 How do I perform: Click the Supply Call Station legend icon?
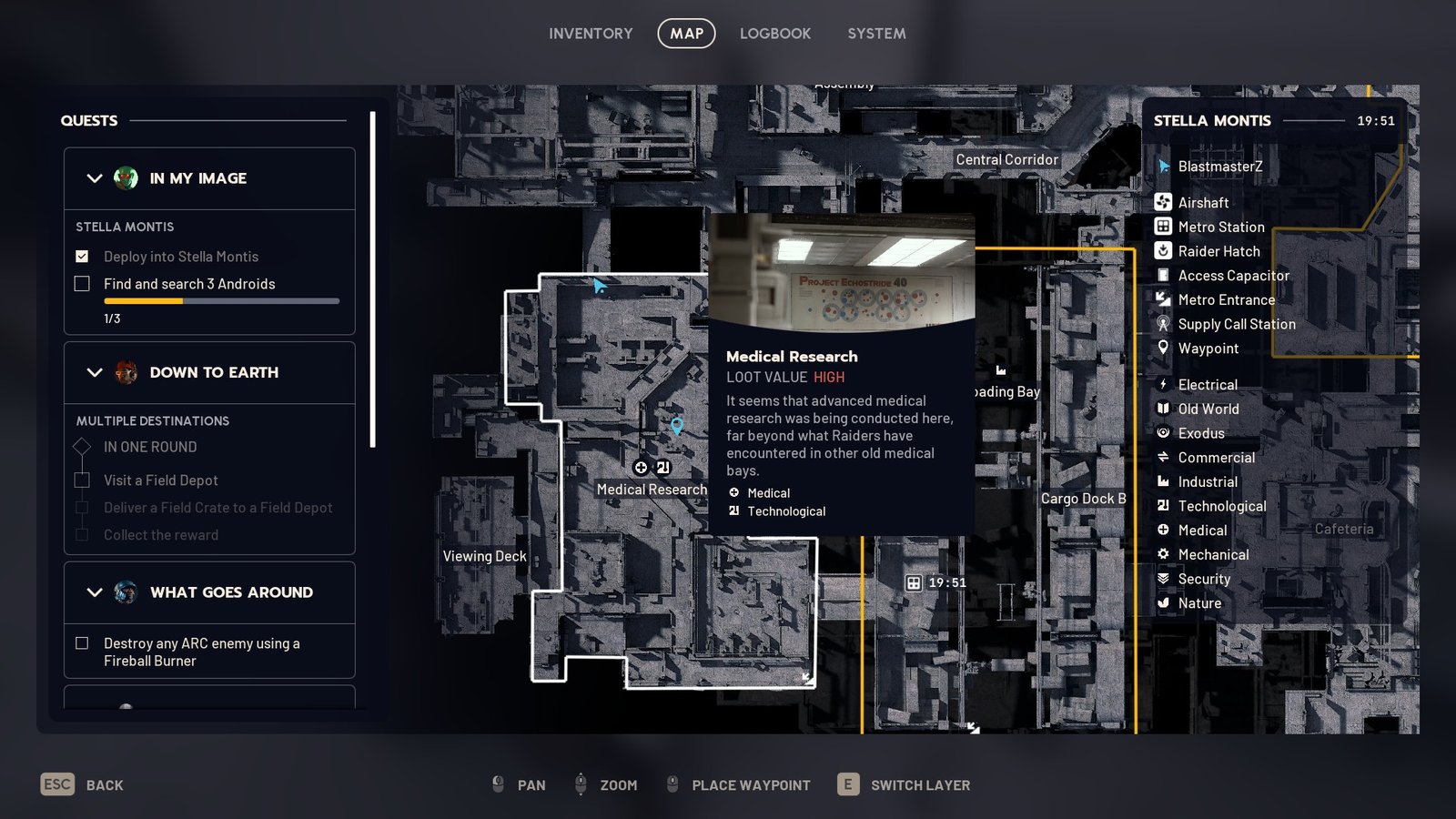[1162, 324]
